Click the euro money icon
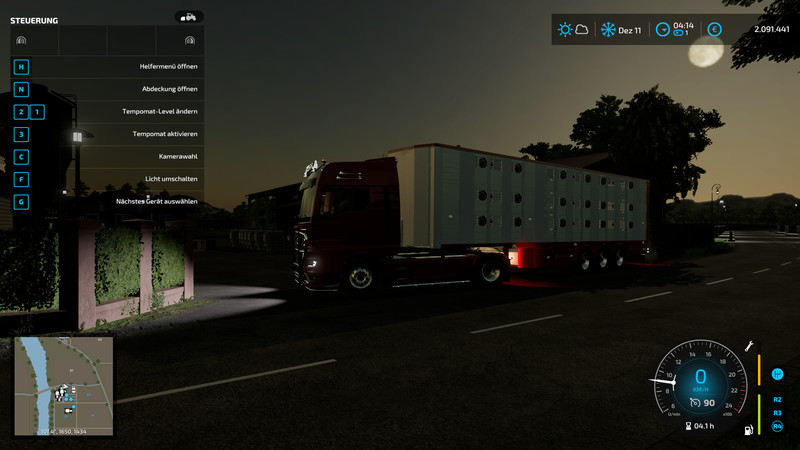This screenshot has width=800, height=450. [x=714, y=30]
